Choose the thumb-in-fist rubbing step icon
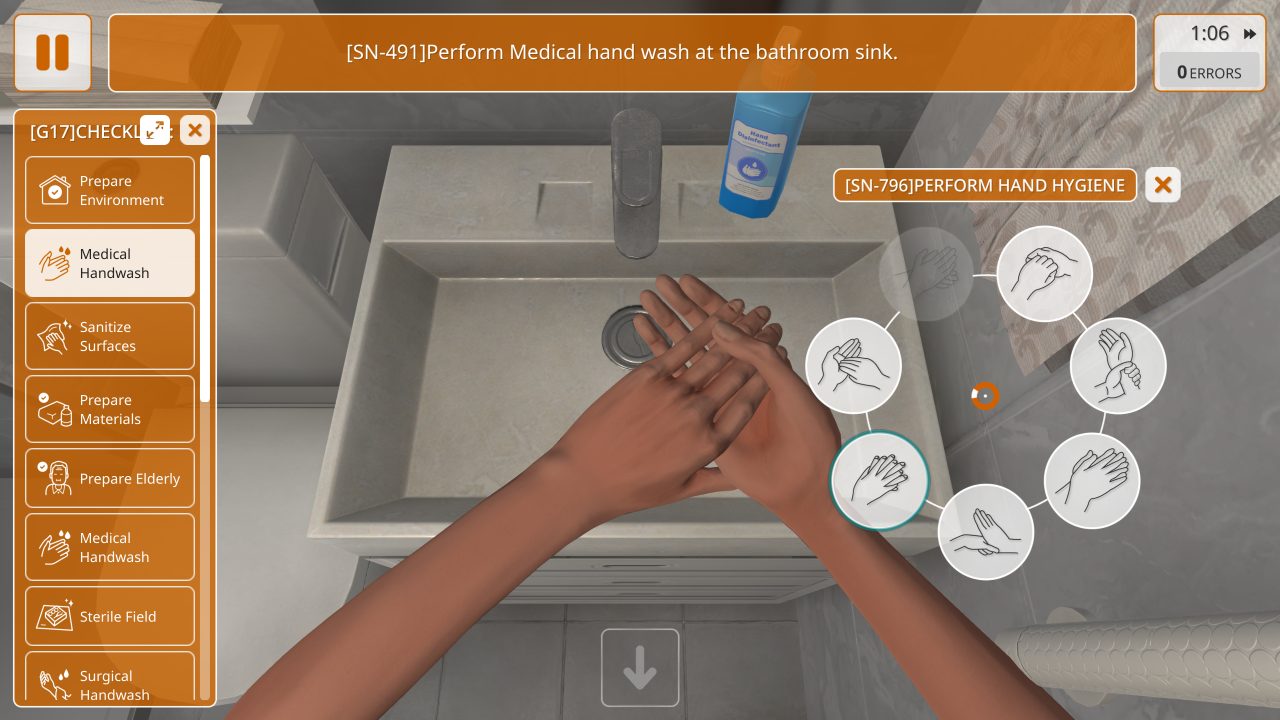Viewport: 1280px width, 720px height. pos(1045,274)
